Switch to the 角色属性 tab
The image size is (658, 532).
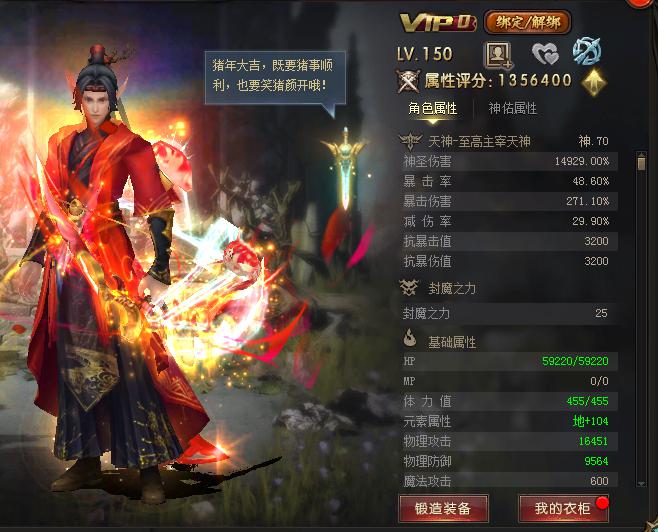tap(432, 108)
